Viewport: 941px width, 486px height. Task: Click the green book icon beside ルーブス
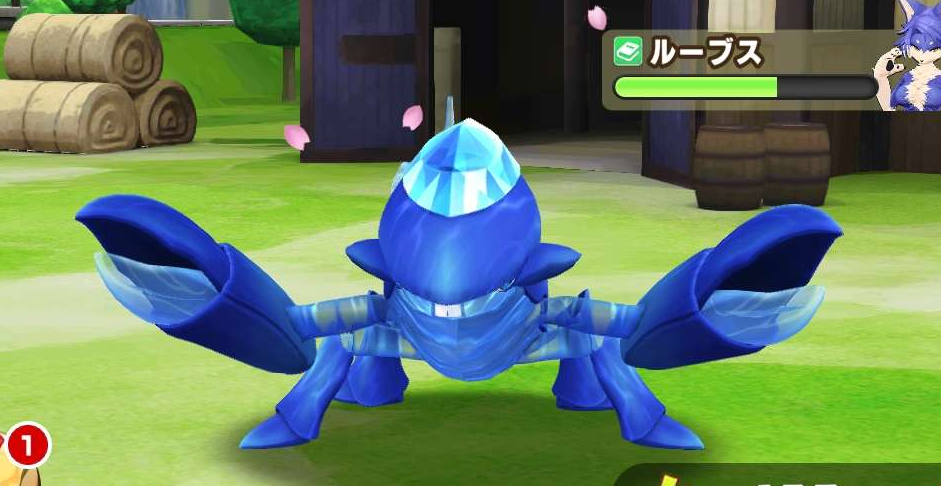coord(628,52)
